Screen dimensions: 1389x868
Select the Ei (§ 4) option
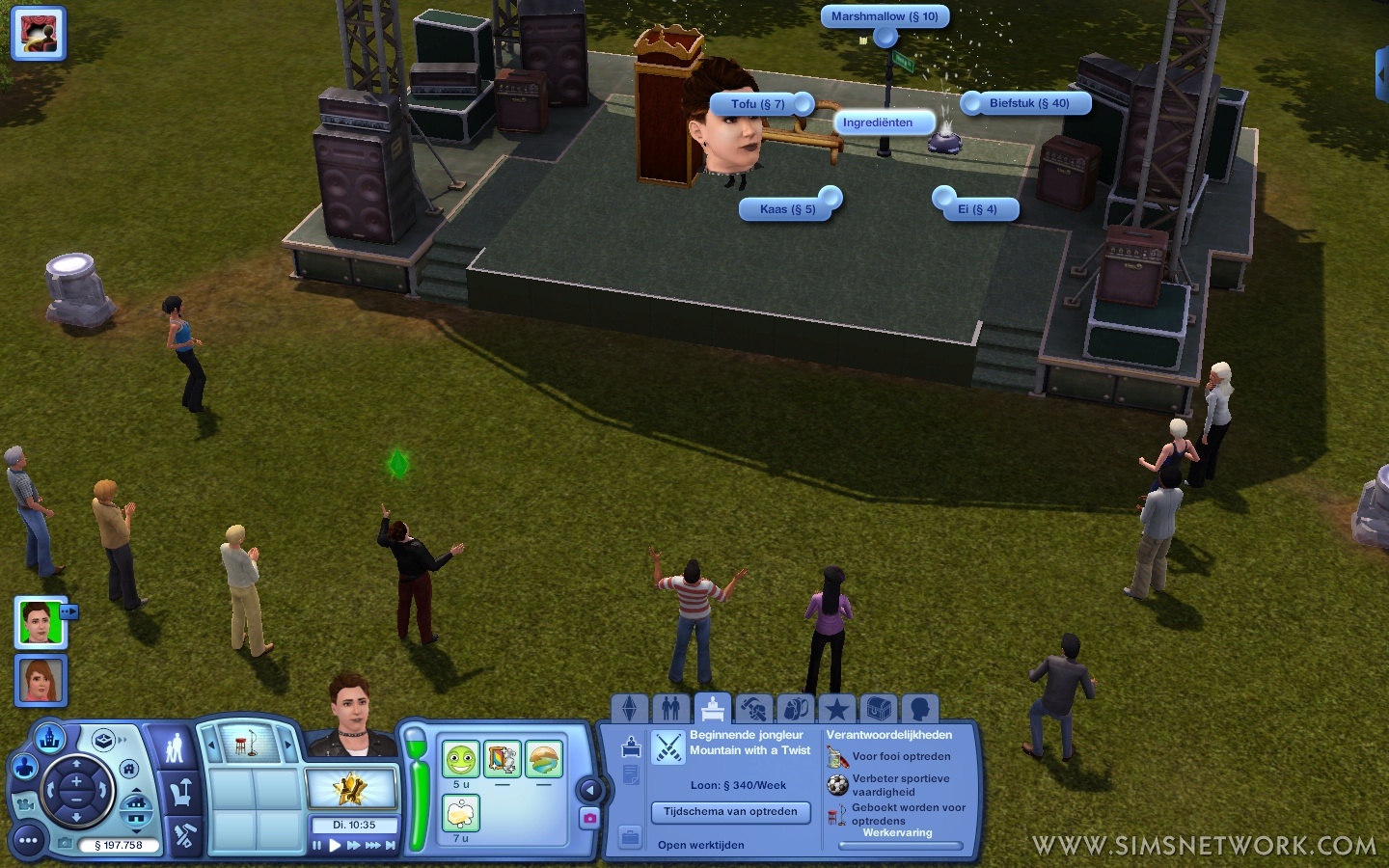977,209
